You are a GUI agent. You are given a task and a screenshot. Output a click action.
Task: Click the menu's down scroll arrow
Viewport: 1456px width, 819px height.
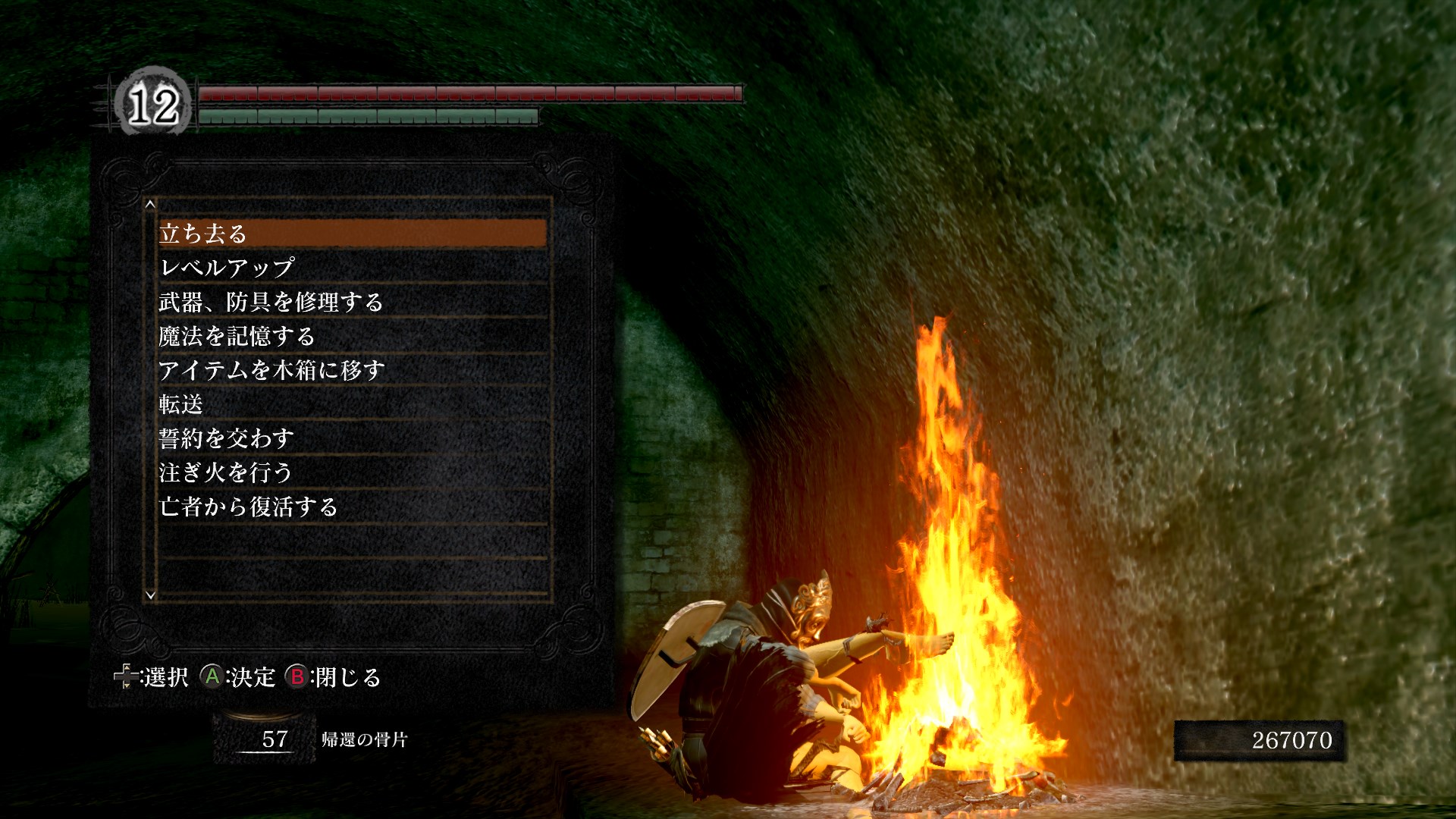coord(150,595)
